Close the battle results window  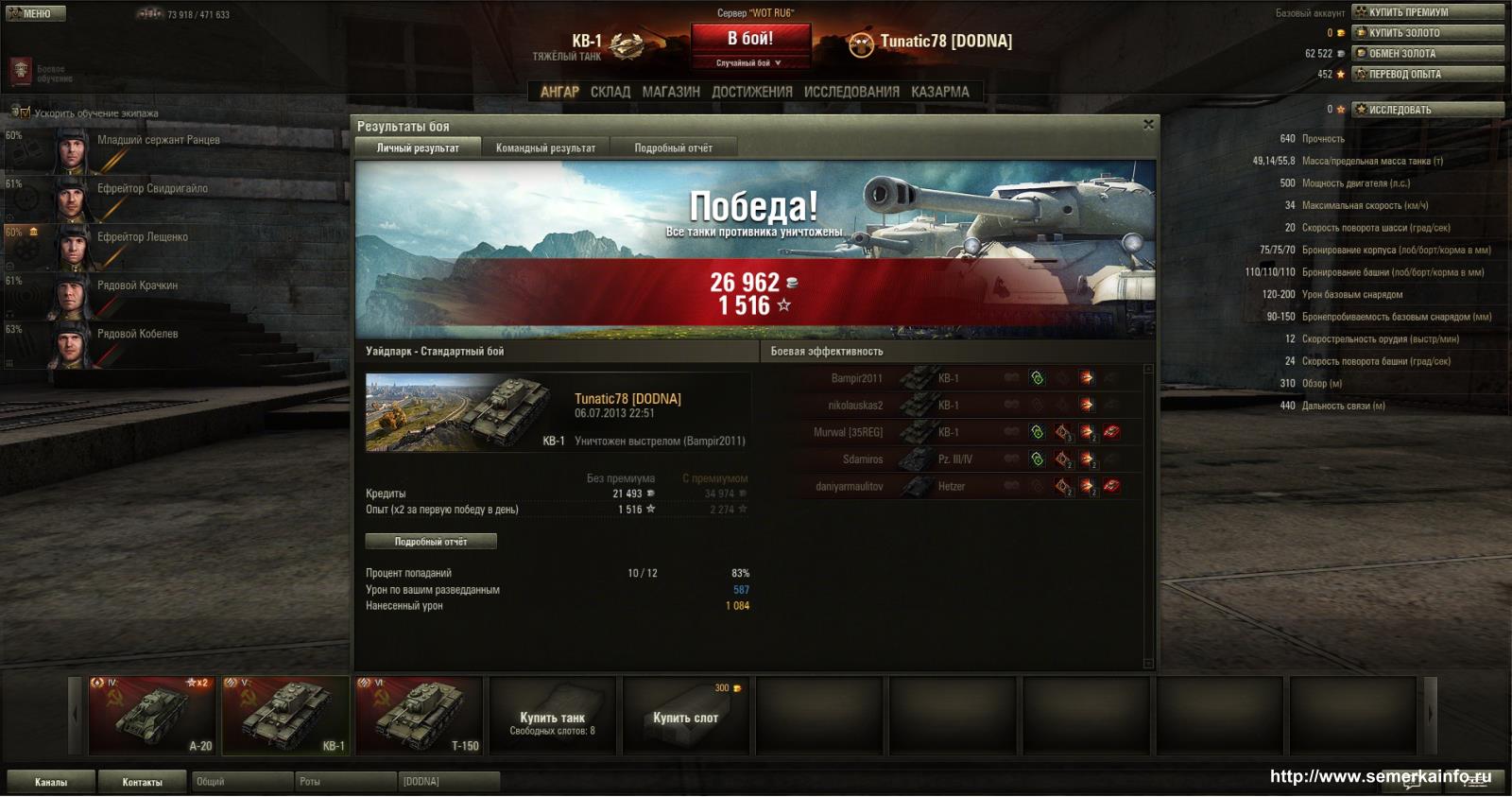coord(1148,125)
